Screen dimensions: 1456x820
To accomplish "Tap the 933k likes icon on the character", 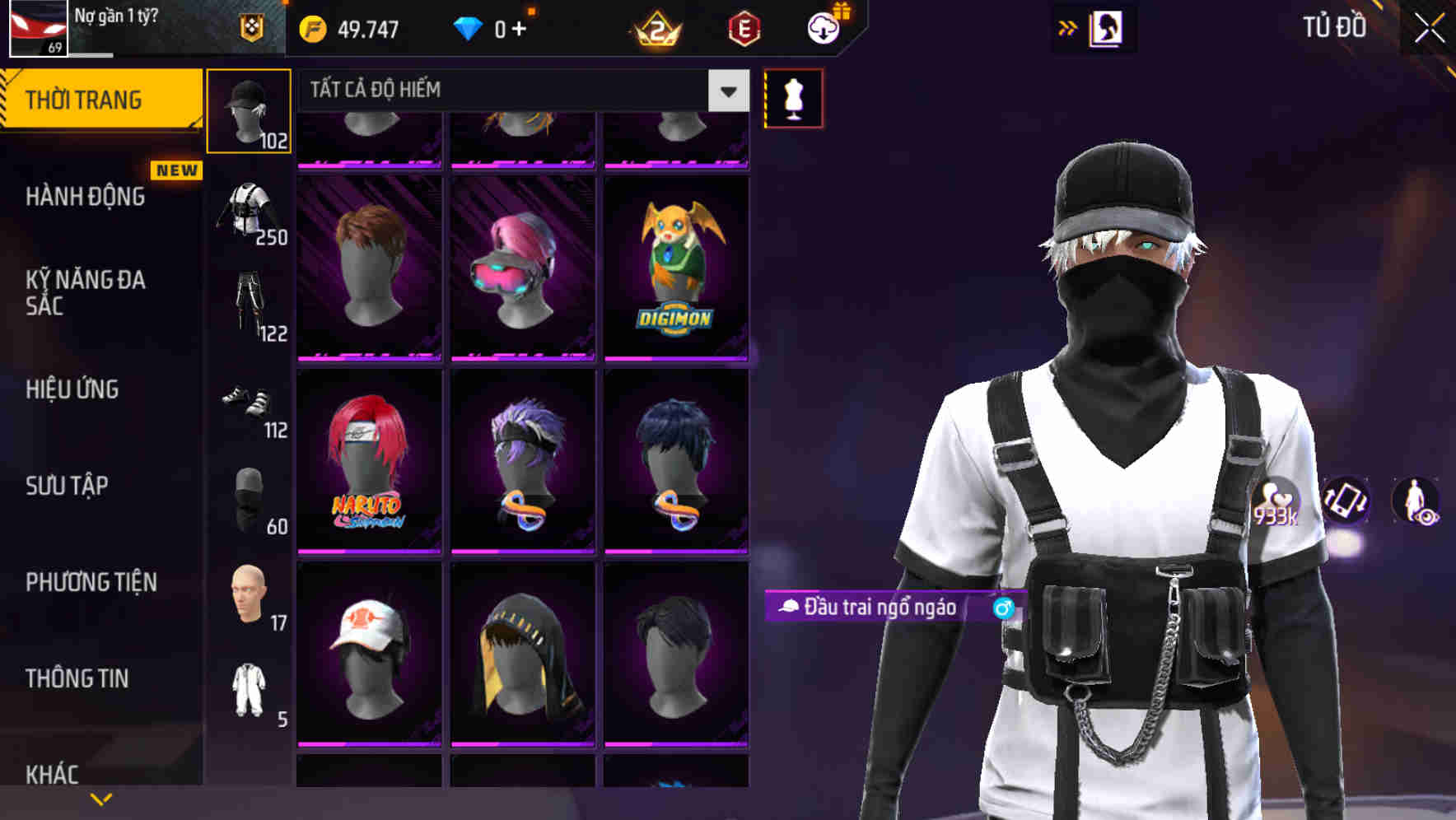I will pyautogui.click(x=1274, y=505).
